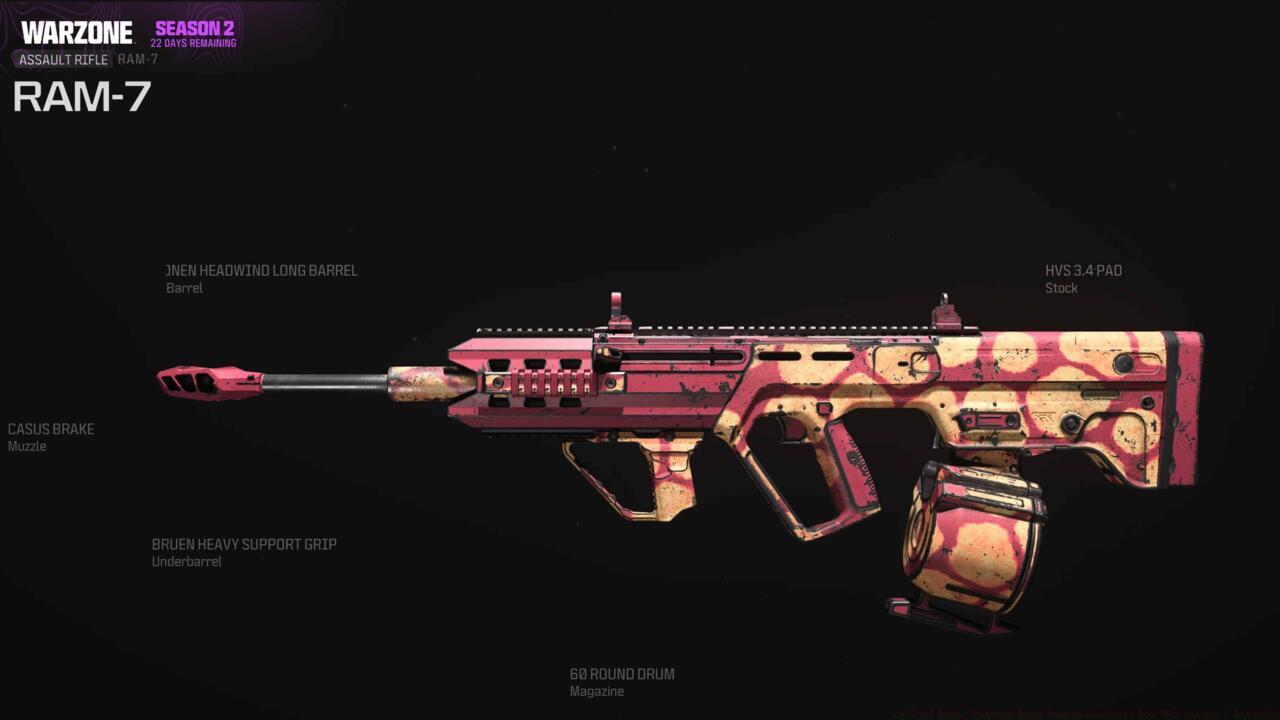Click the muzzle brake on the weapon model
1280x720 pixels.
(205, 385)
